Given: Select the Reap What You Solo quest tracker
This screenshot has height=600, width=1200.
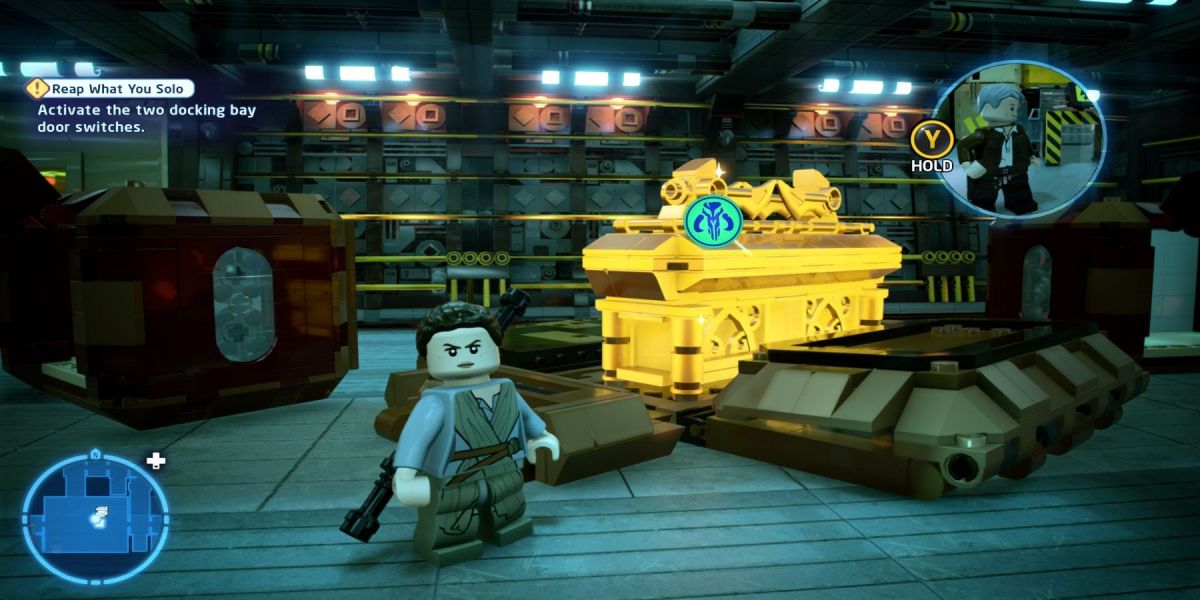Looking at the screenshot, I should 110,89.
